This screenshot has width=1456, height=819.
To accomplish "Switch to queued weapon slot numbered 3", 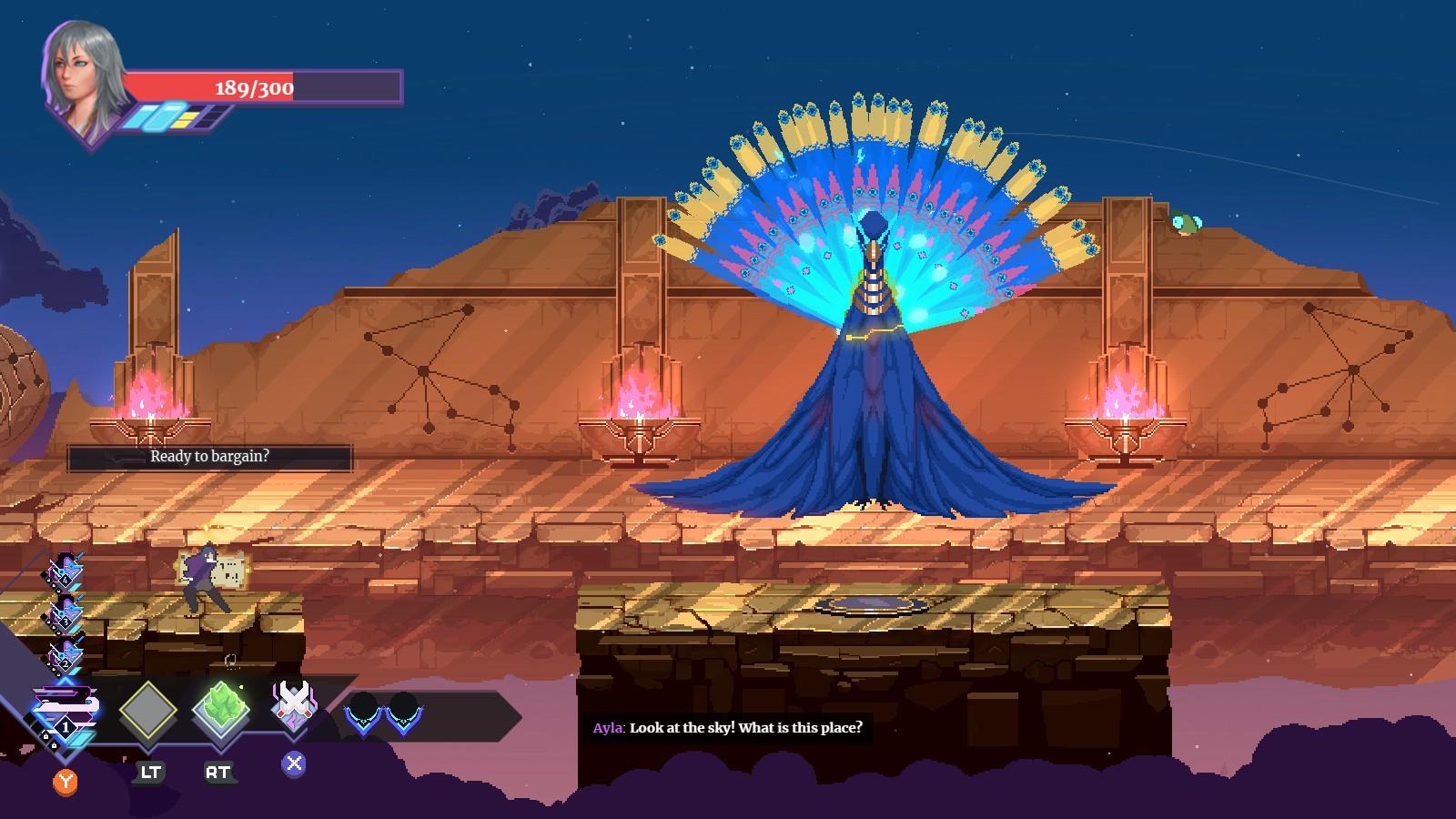I will point(65,613).
